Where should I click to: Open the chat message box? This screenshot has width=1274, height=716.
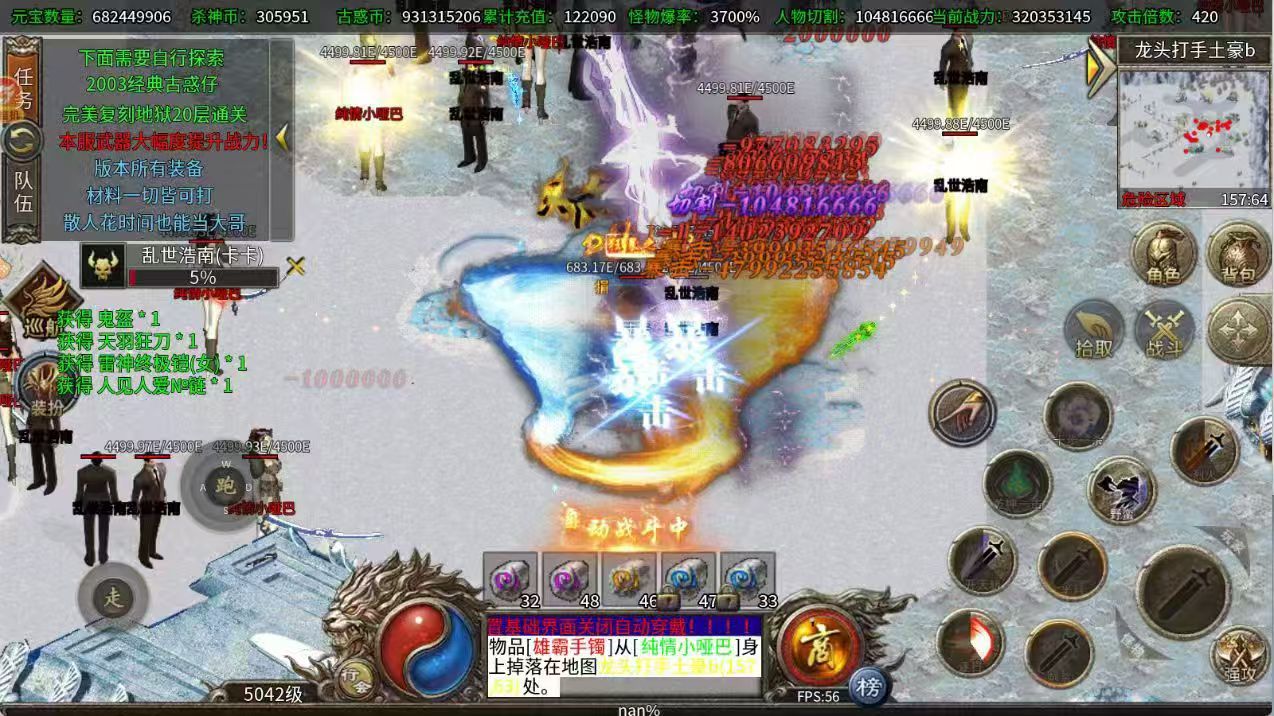coord(624,656)
